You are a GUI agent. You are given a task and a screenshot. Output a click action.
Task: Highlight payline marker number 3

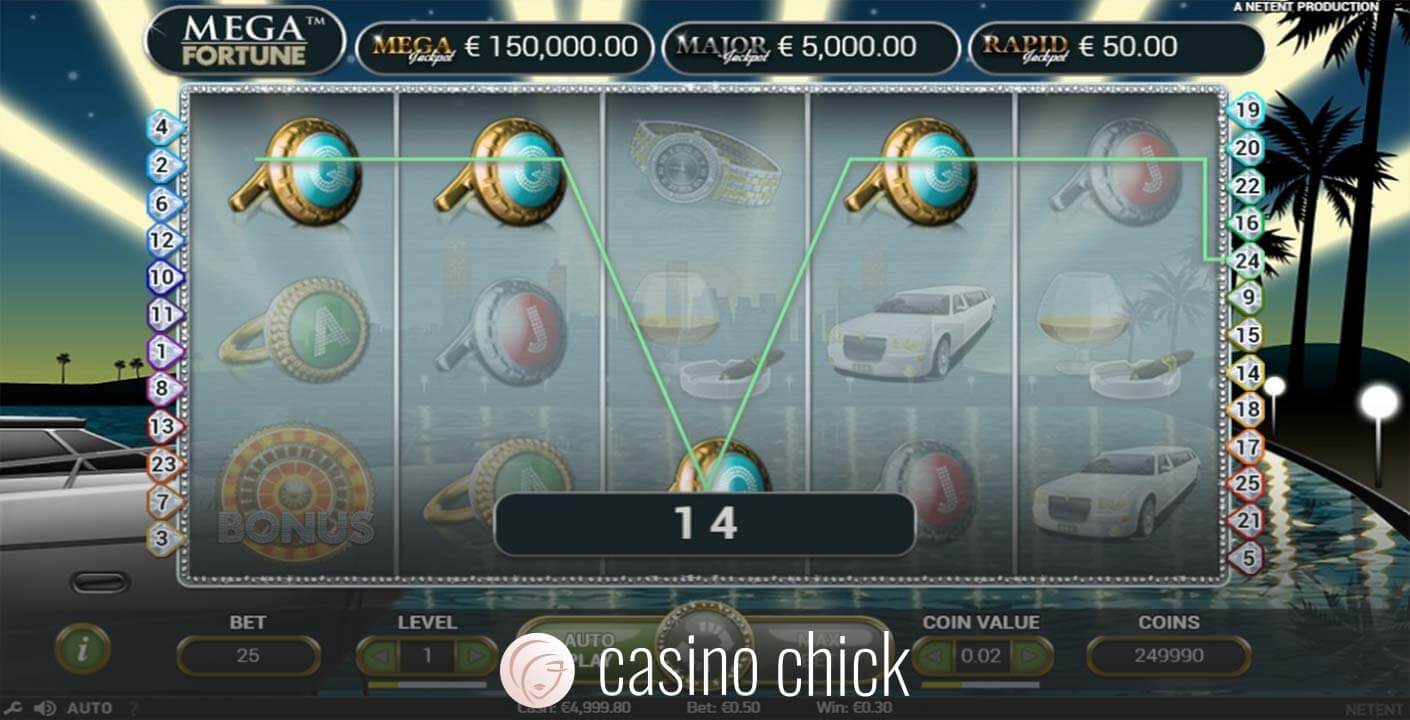pyautogui.click(x=164, y=539)
